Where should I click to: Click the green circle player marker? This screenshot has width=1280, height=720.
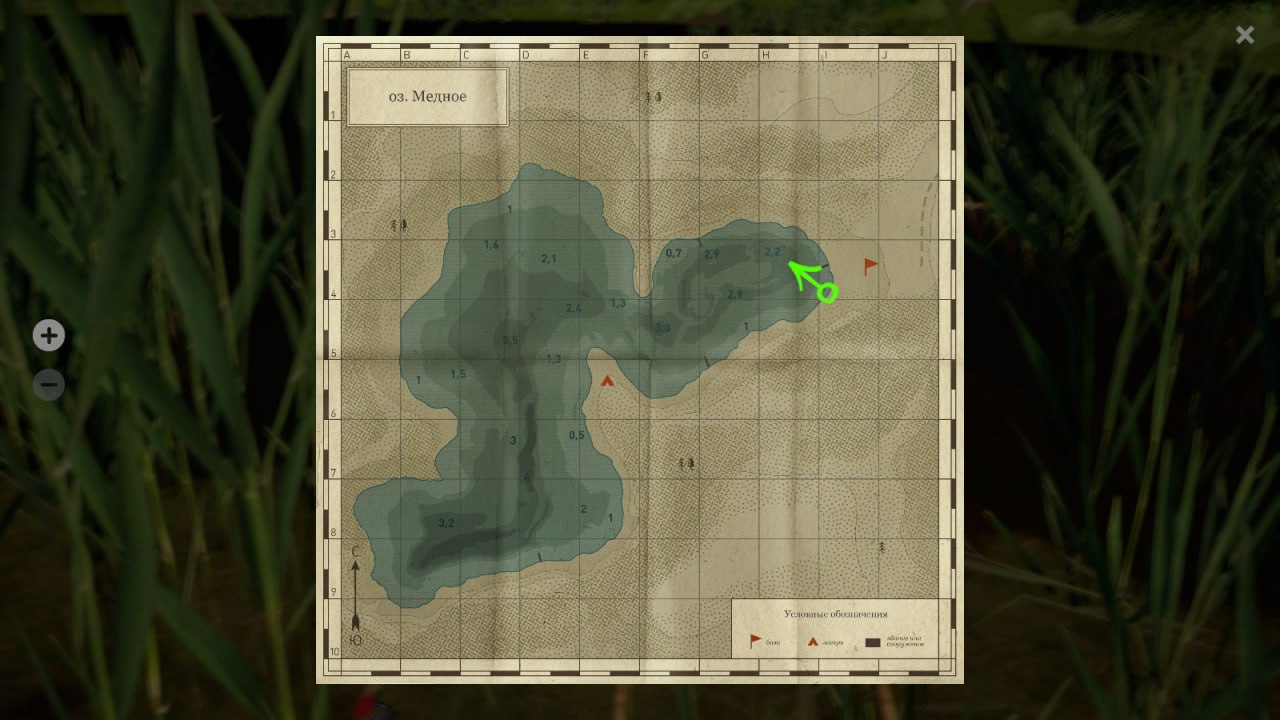pos(827,292)
